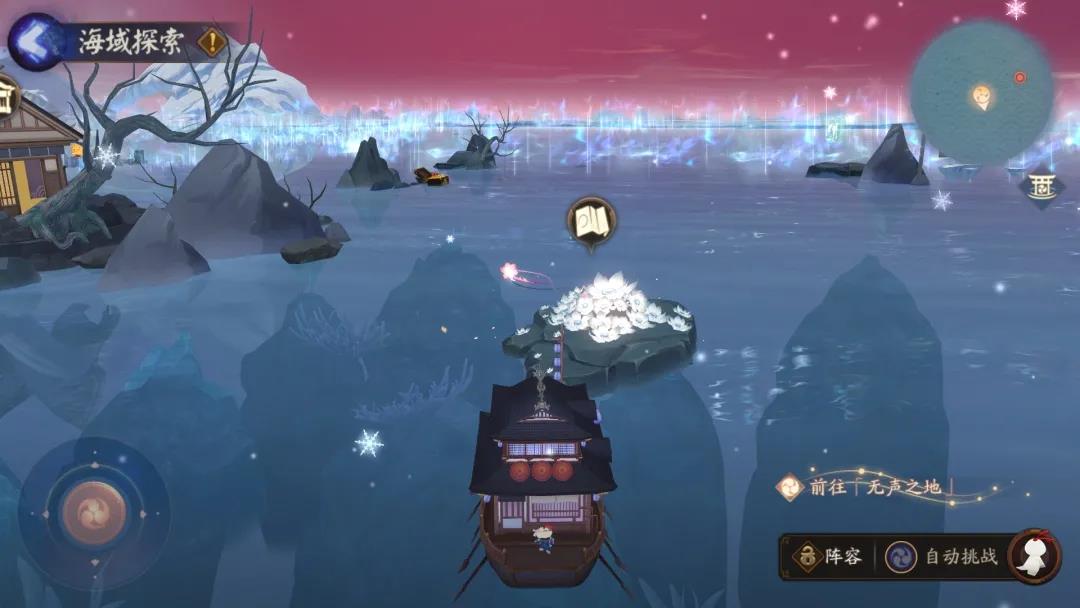Open the circular sea minimap

(x=981, y=93)
